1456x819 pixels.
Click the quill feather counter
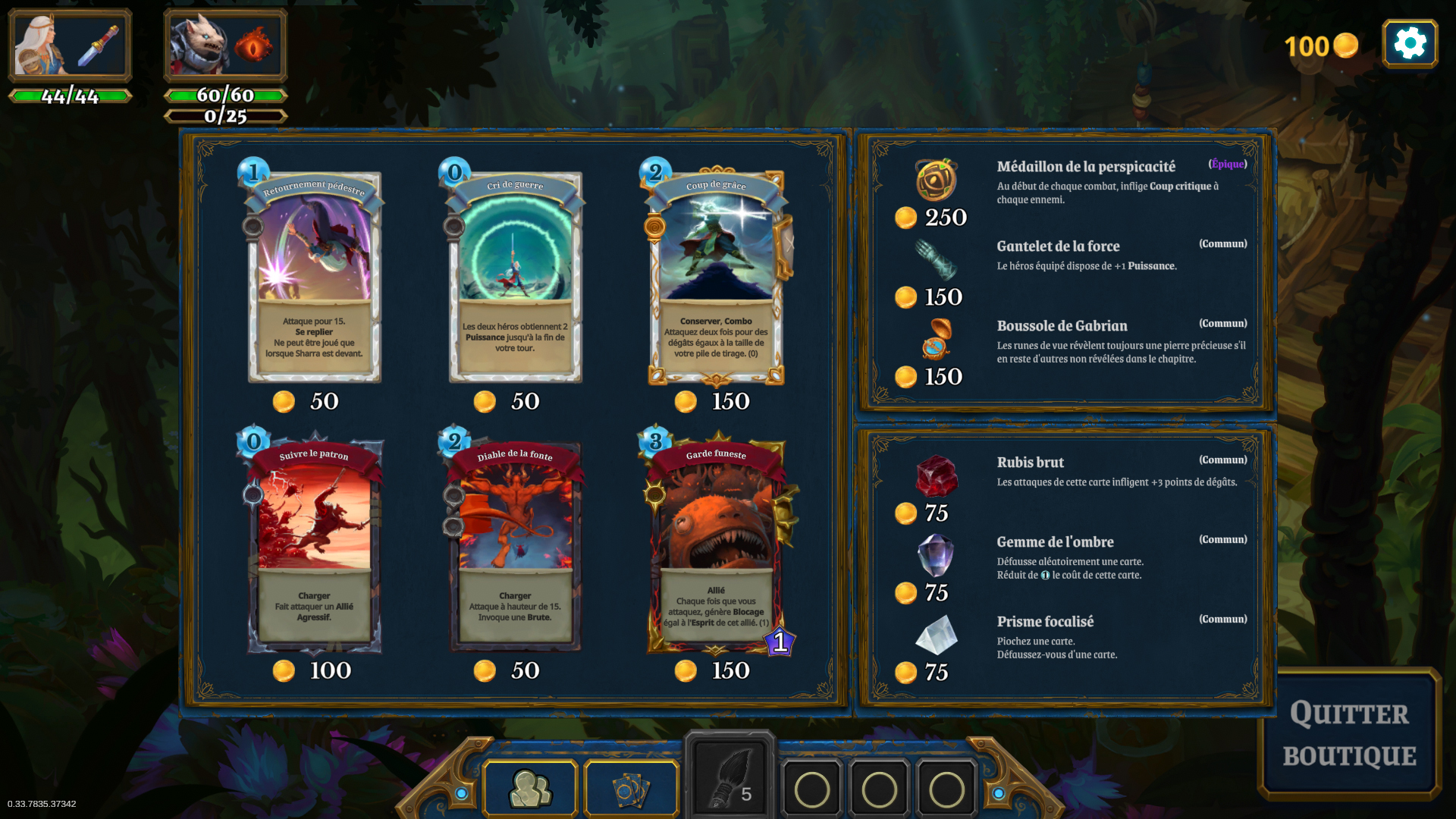coord(730,780)
